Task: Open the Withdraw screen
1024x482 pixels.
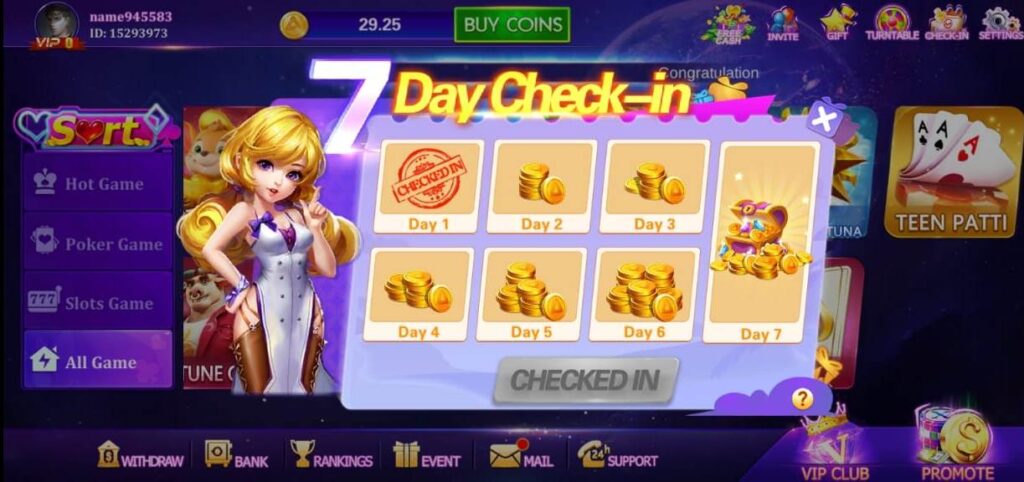Action: [141, 458]
